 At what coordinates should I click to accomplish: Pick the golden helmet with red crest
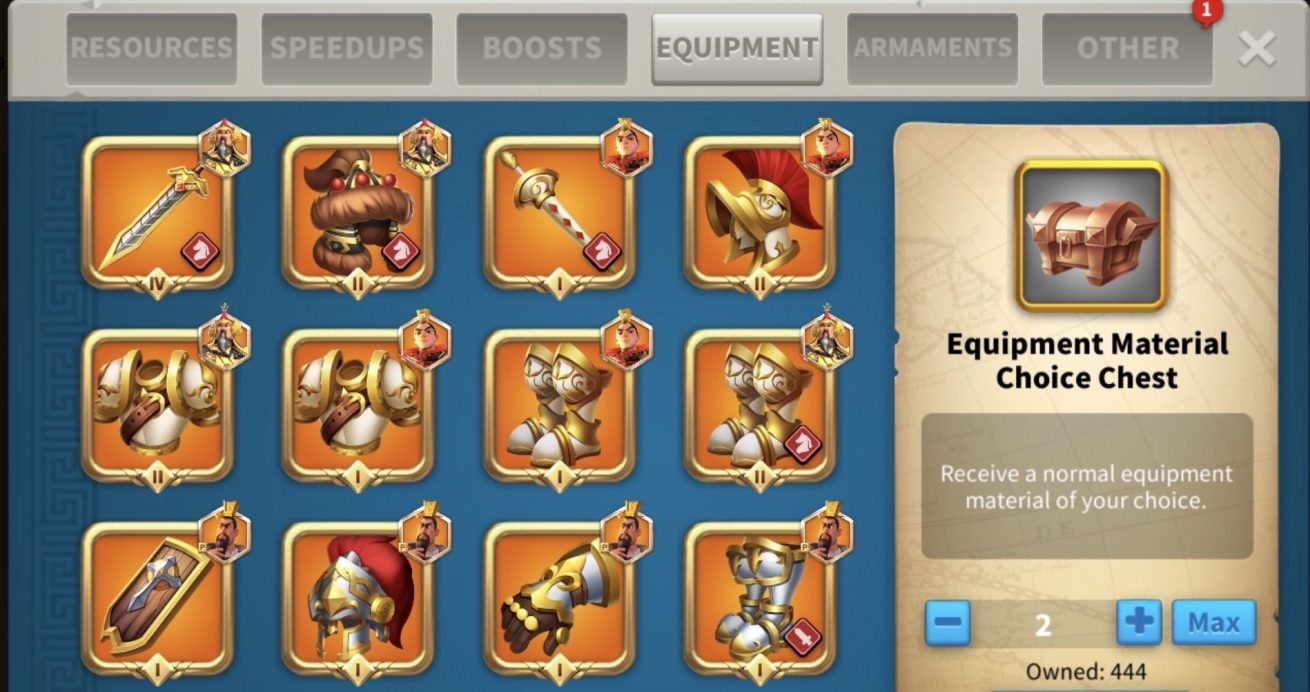(759, 213)
